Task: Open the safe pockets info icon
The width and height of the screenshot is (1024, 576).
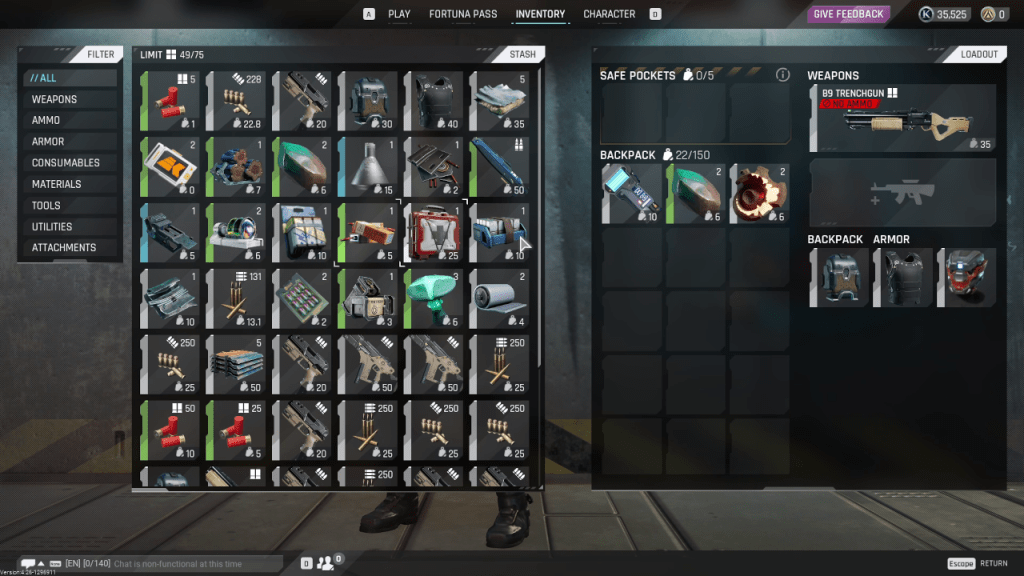Action: coord(783,75)
